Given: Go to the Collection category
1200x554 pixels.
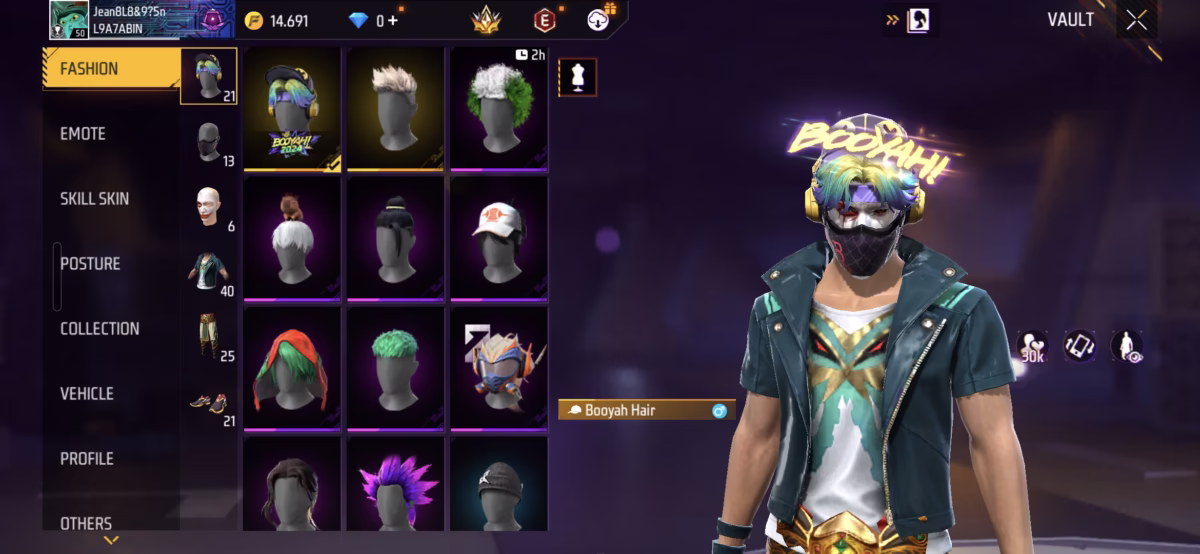Looking at the screenshot, I should pos(99,329).
